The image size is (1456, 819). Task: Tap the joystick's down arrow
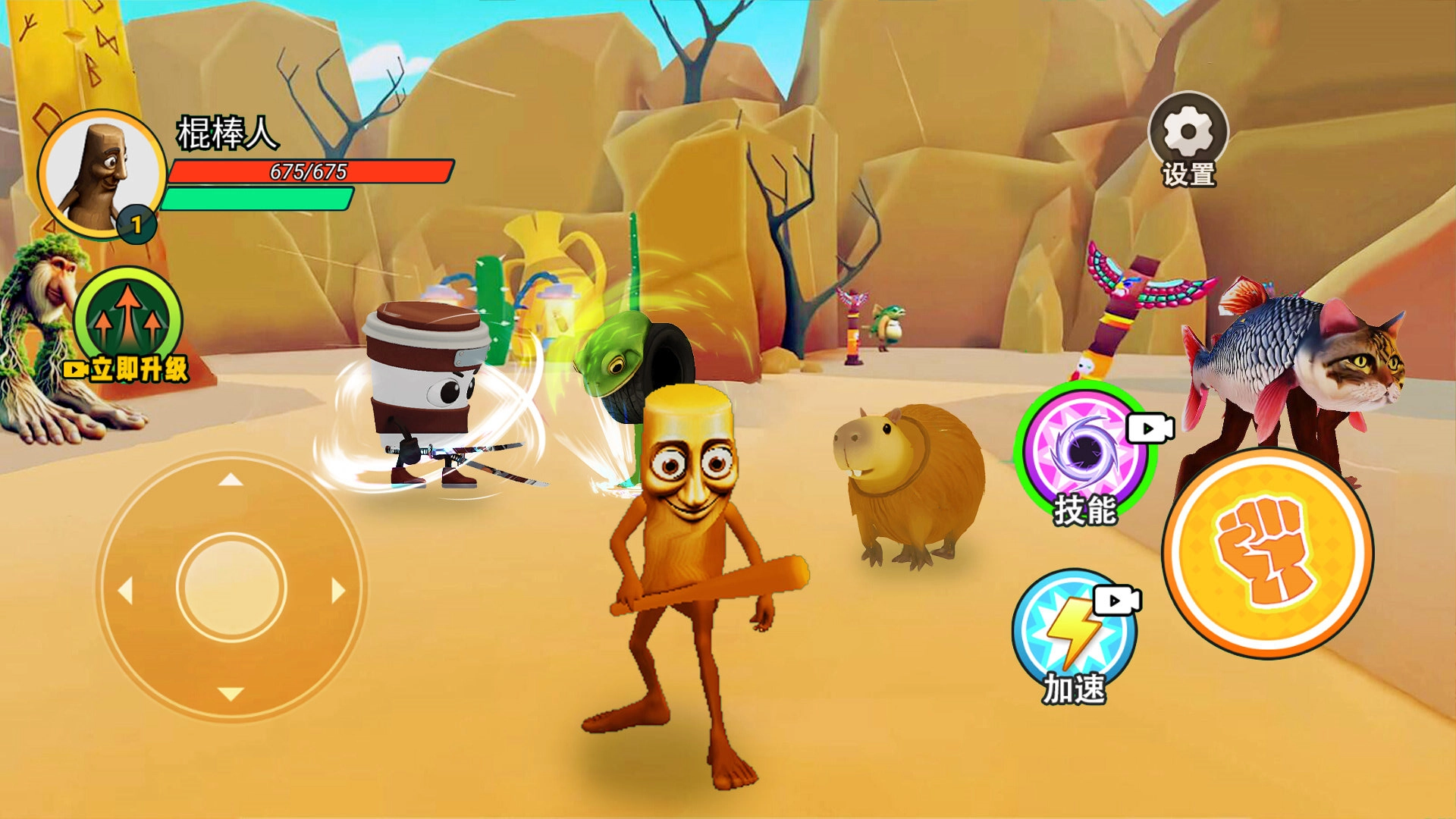(231, 694)
